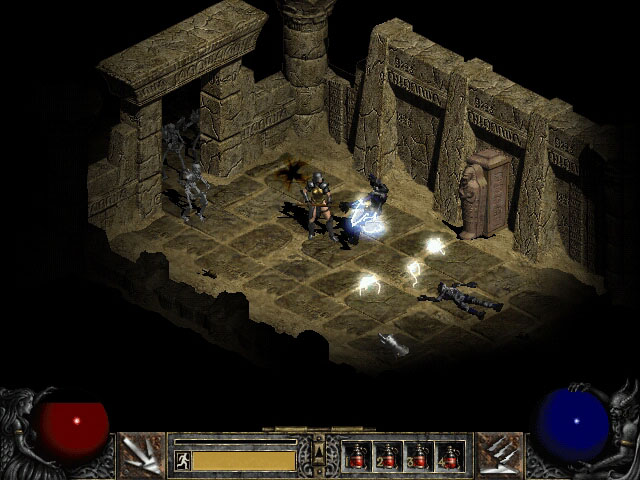
Task: Toggle the run/walk button
Action: 182,460
